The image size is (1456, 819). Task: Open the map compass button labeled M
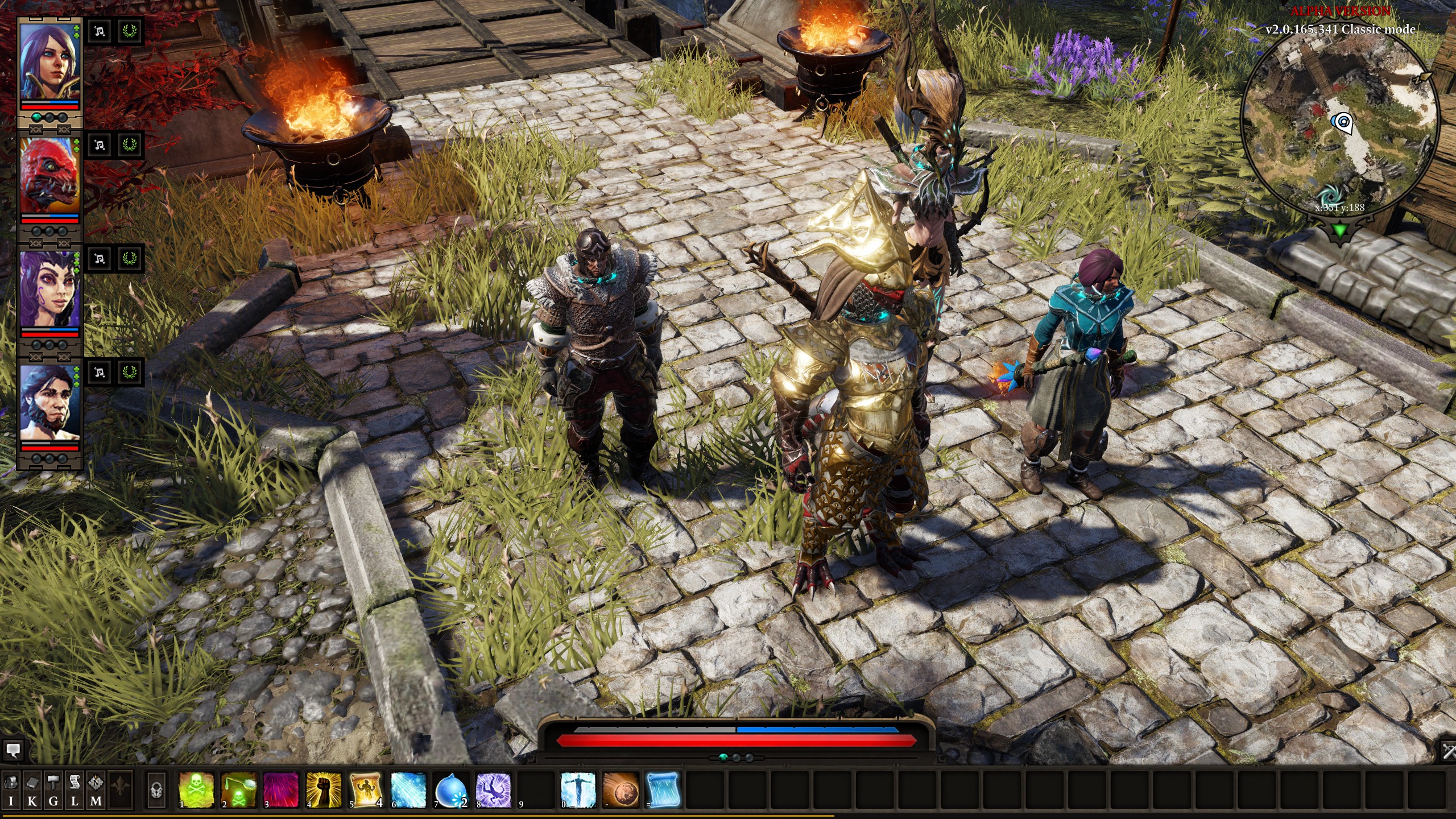pos(96,789)
